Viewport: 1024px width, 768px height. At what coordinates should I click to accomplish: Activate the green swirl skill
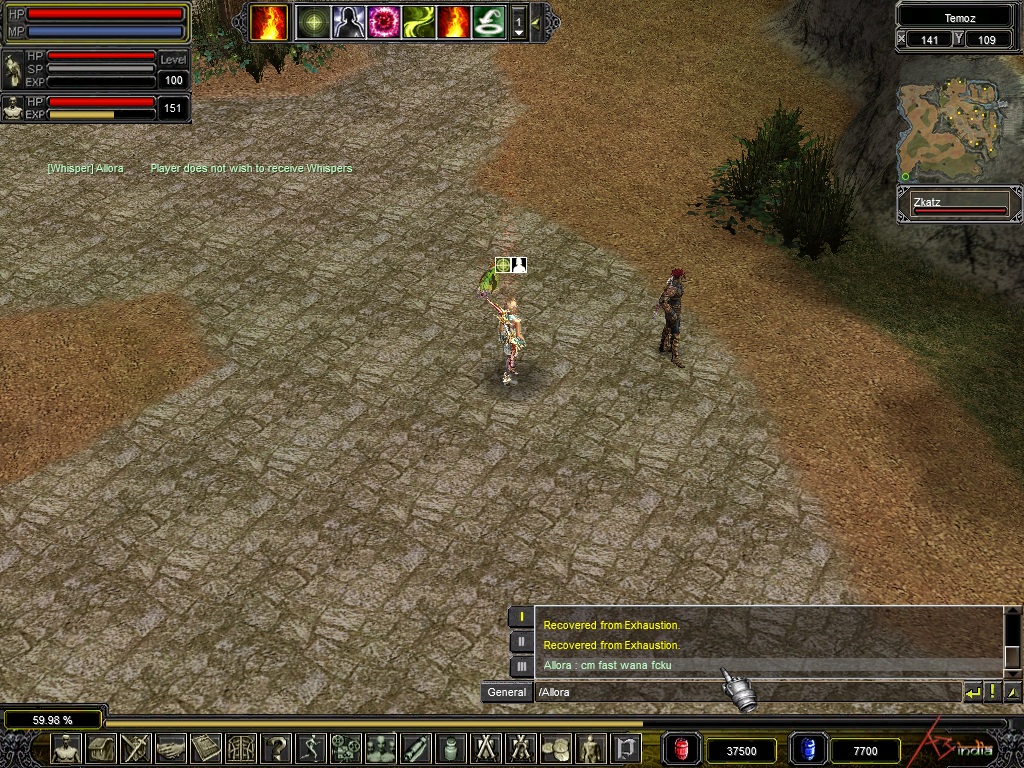[418, 22]
